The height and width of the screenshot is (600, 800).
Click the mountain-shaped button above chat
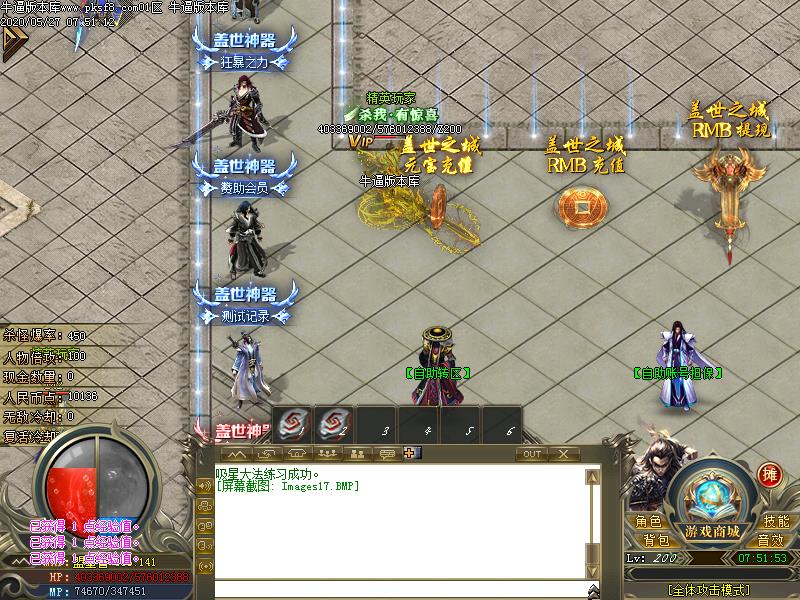237,454
